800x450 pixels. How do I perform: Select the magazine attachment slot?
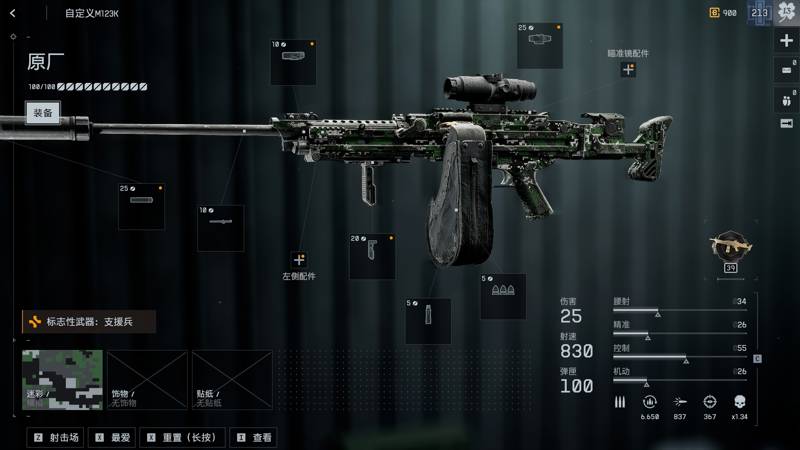coord(428,321)
